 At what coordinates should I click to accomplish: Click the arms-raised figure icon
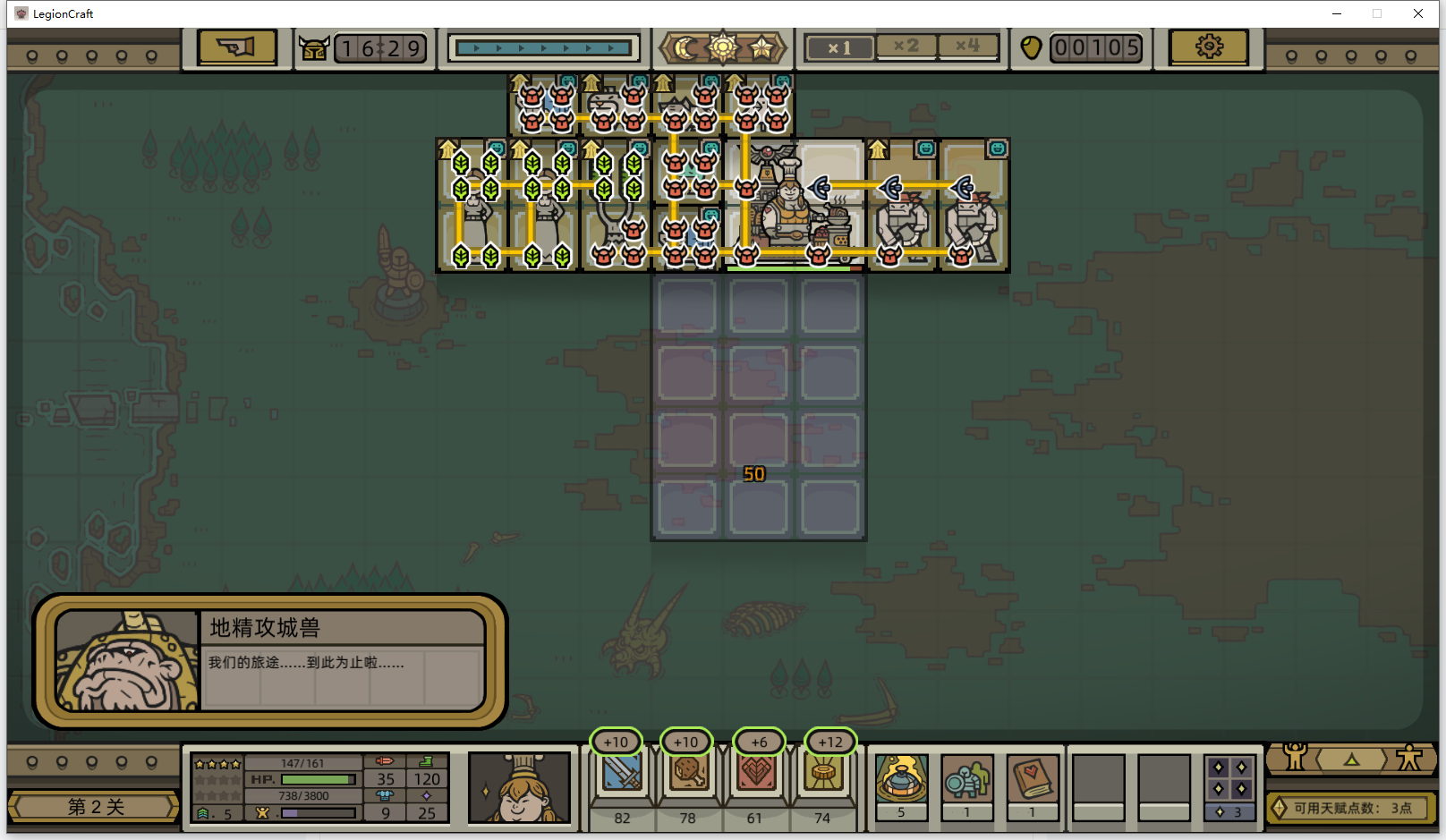coord(1295,758)
